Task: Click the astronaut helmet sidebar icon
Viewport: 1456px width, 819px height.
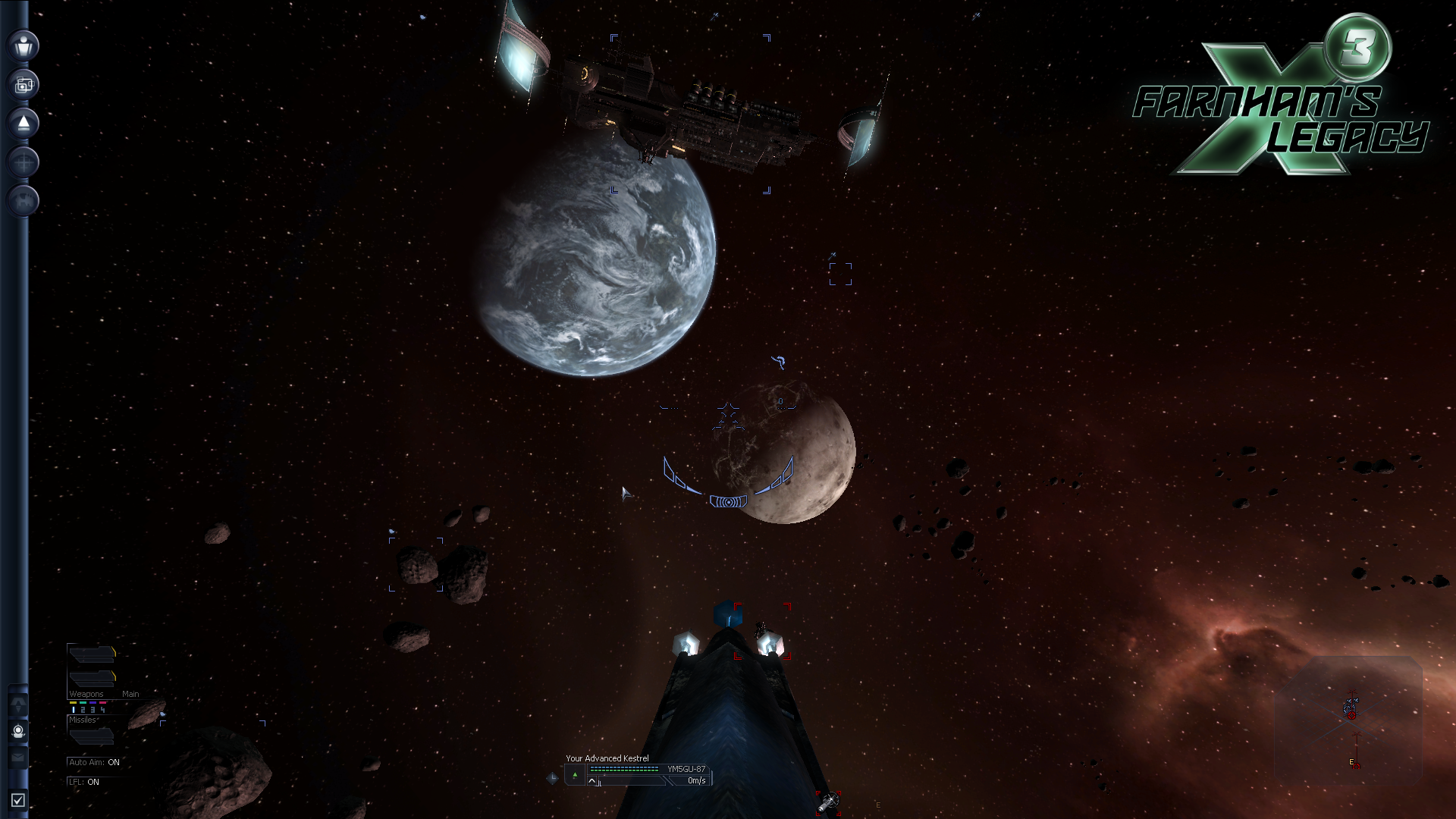Action: [x=18, y=731]
